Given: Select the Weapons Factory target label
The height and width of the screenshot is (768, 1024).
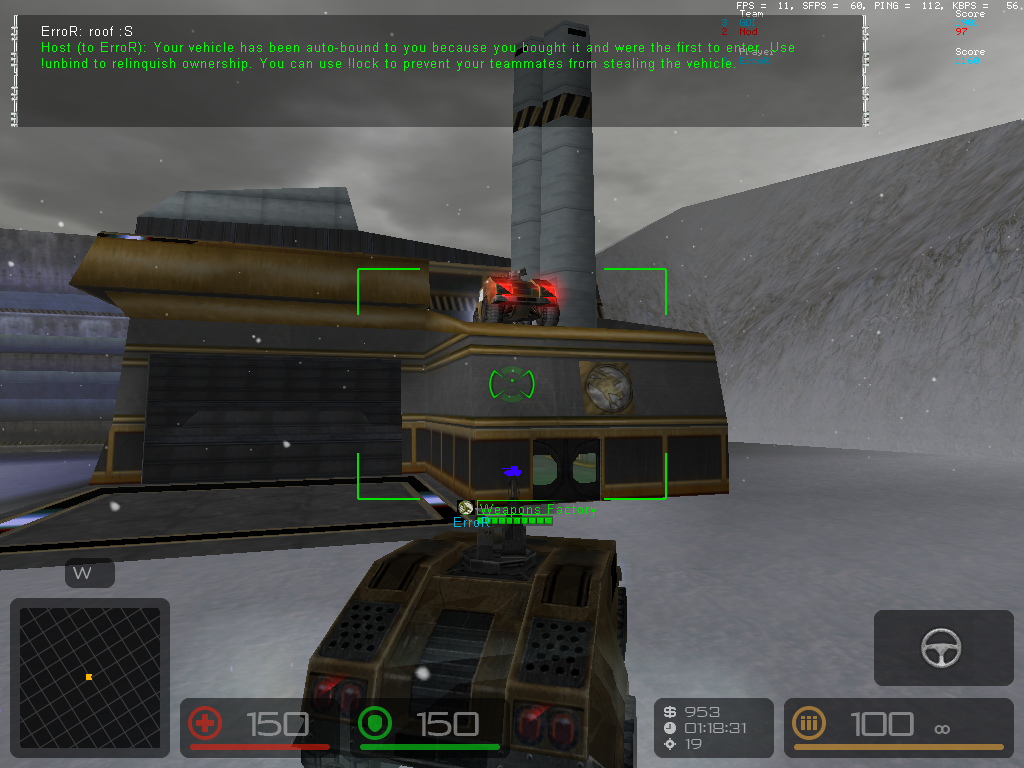Looking at the screenshot, I should tap(537, 509).
